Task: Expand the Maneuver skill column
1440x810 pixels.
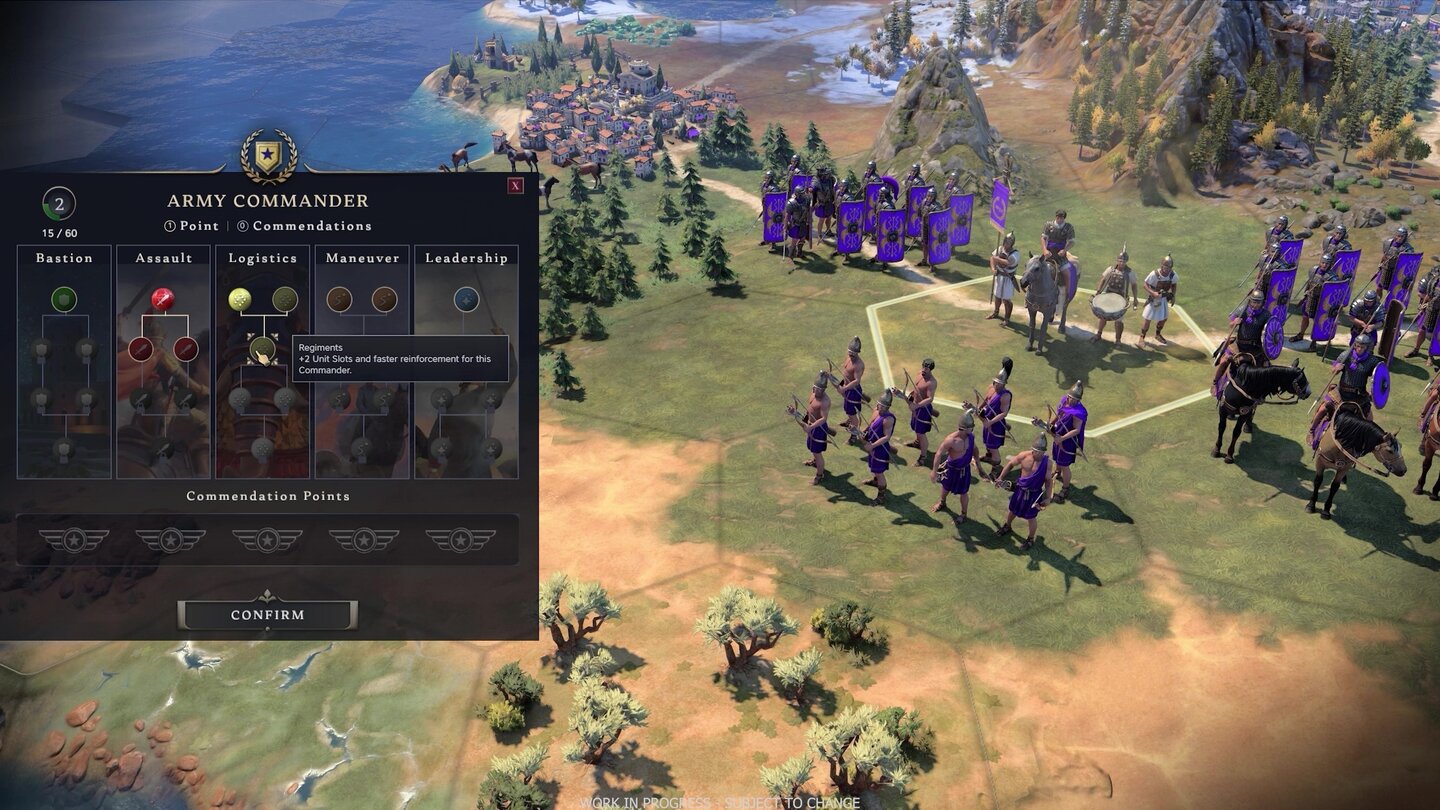Action: click(x=362, y=258)
